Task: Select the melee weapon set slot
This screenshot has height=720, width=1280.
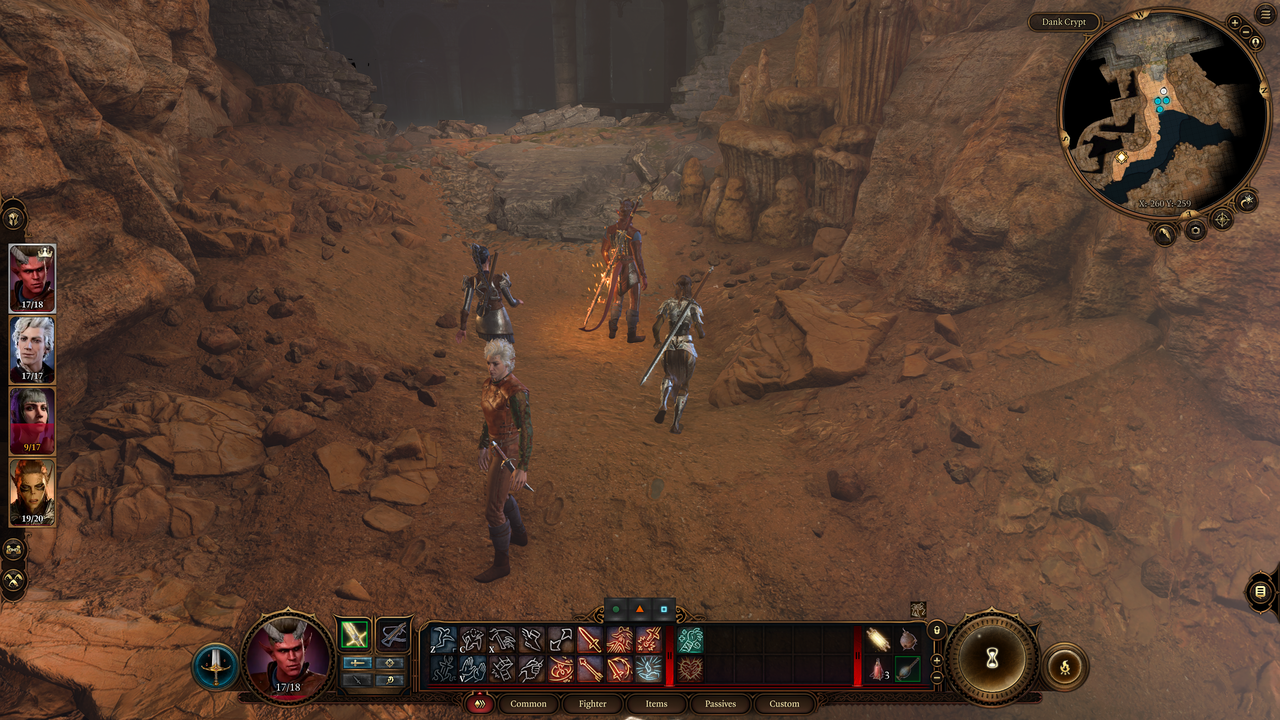Action: (354, 635)
